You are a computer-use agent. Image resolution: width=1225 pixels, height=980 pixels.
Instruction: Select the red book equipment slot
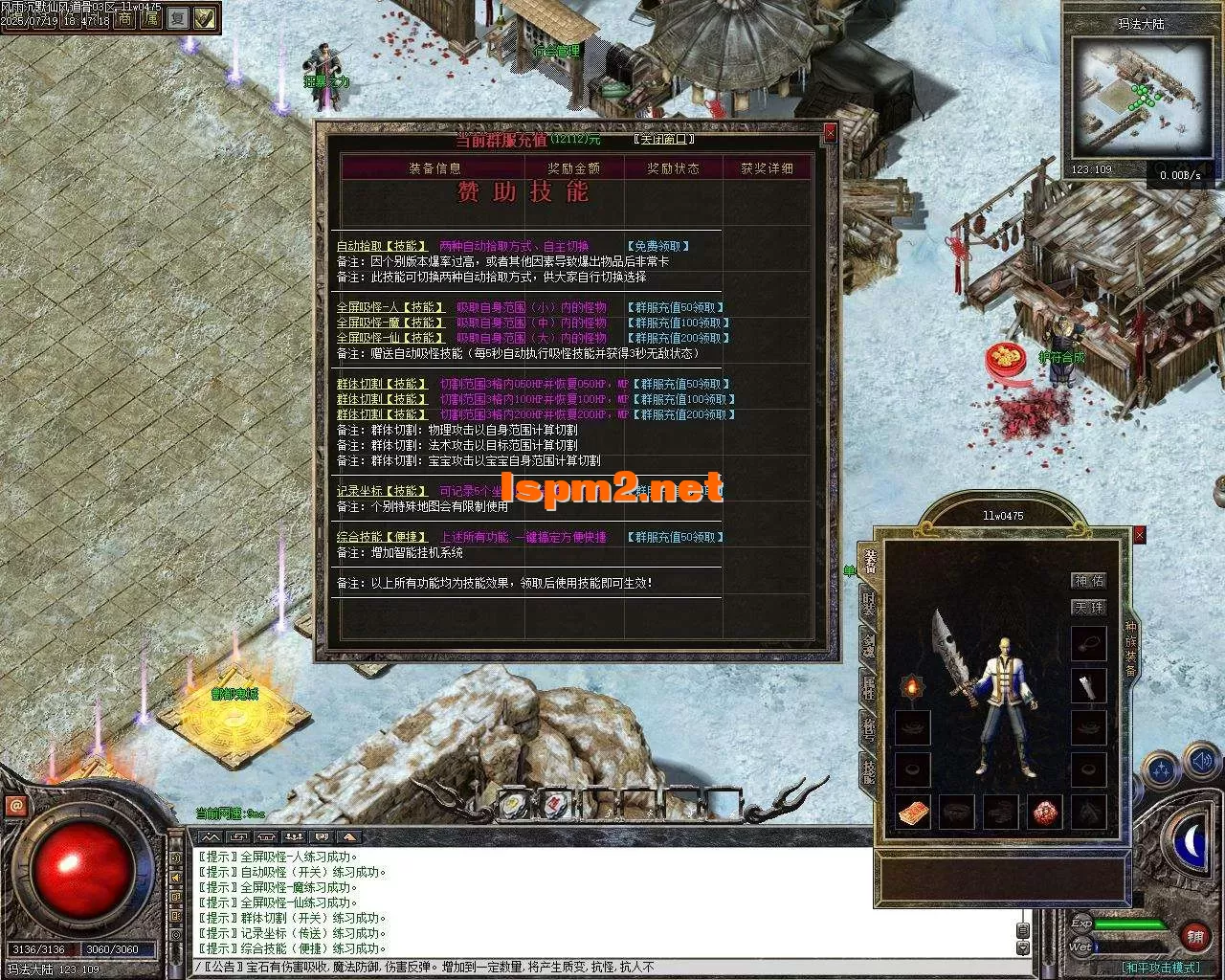coord(912,813)
